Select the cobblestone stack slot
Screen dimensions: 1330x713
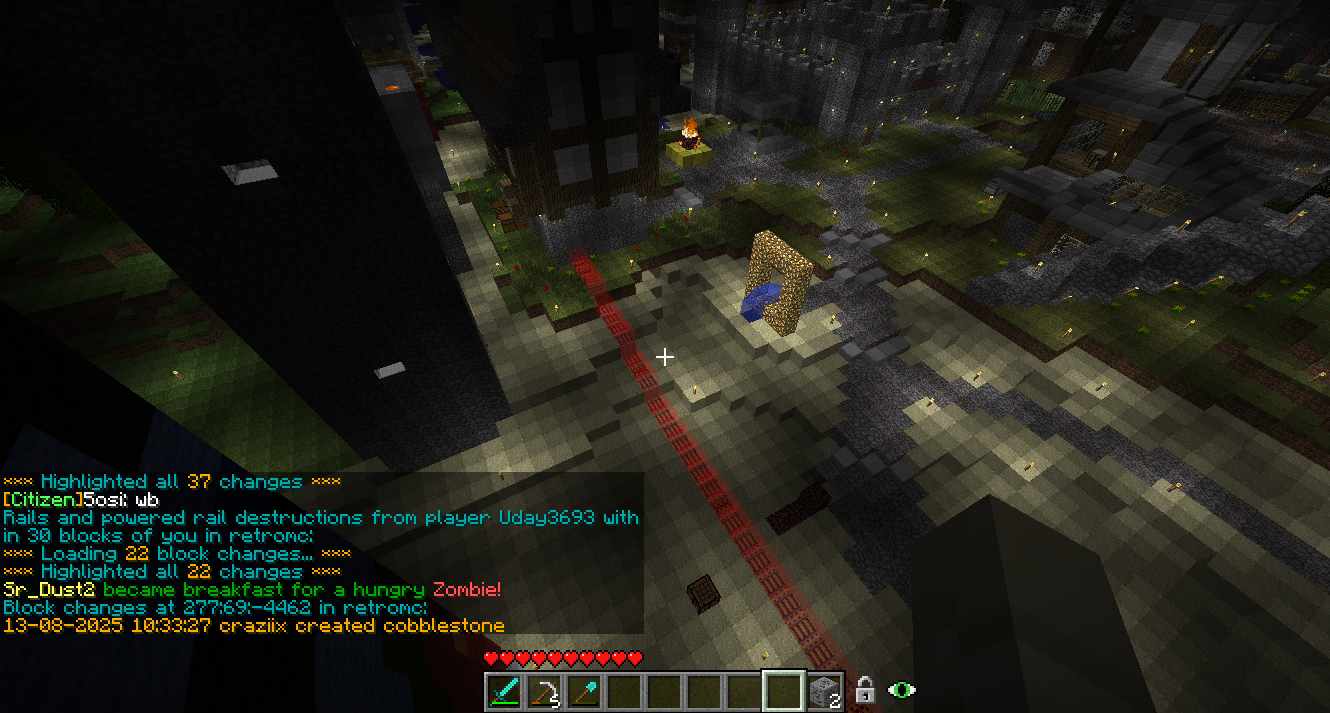823,691
